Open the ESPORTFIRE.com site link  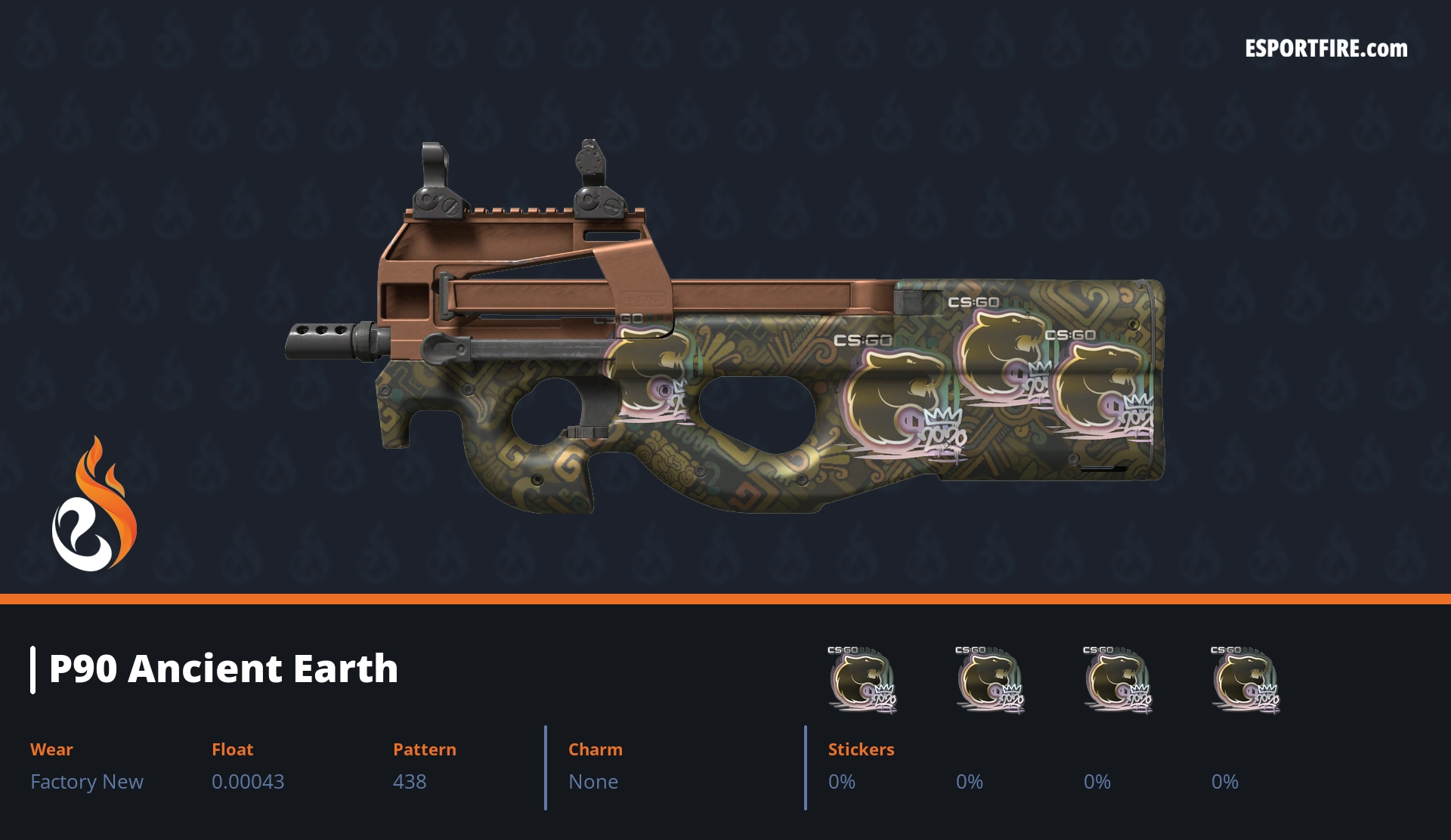point(1326,49)
